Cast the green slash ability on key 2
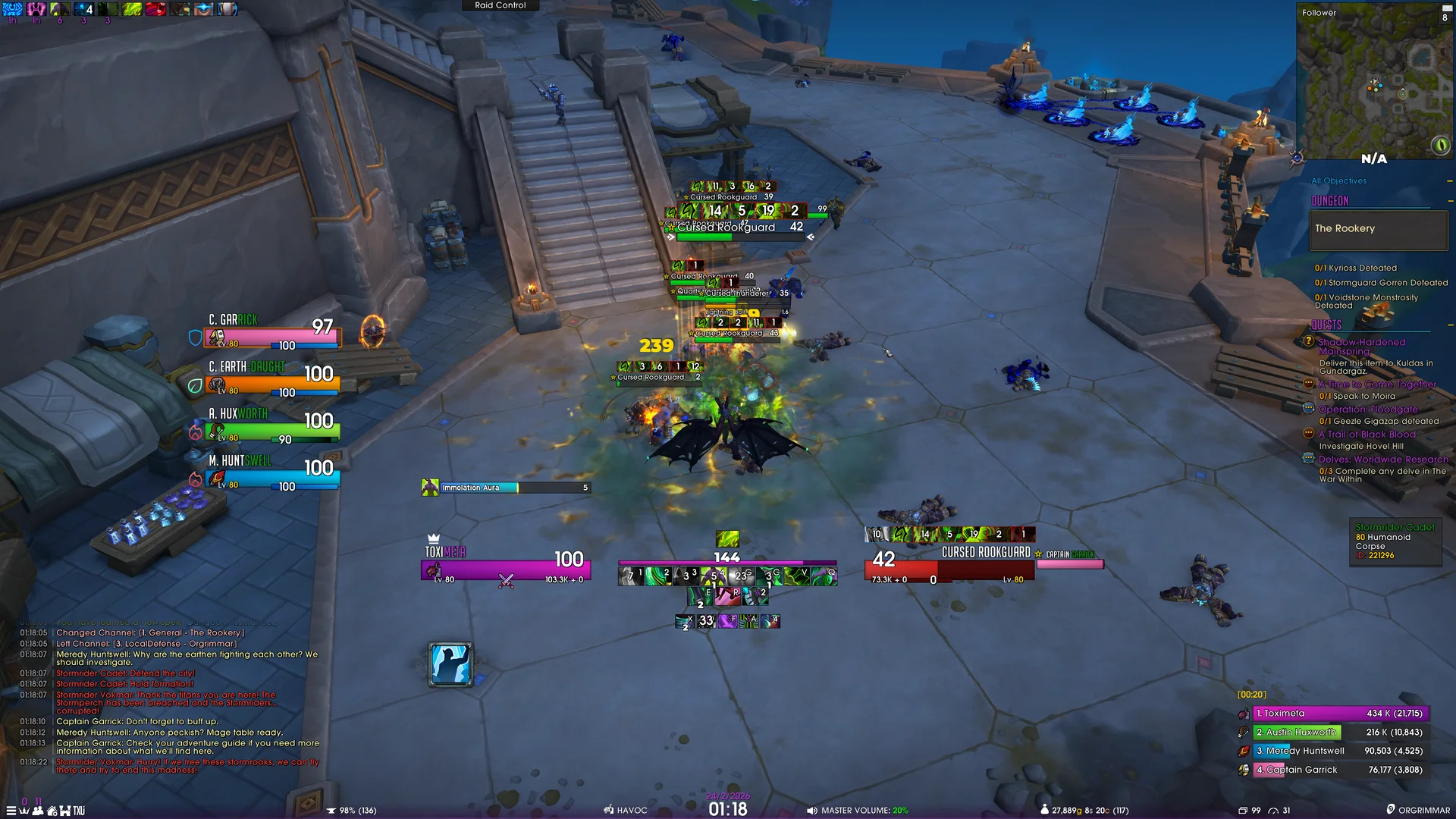1456x819 pixels. pyautogui.click(x=658, y=577)
